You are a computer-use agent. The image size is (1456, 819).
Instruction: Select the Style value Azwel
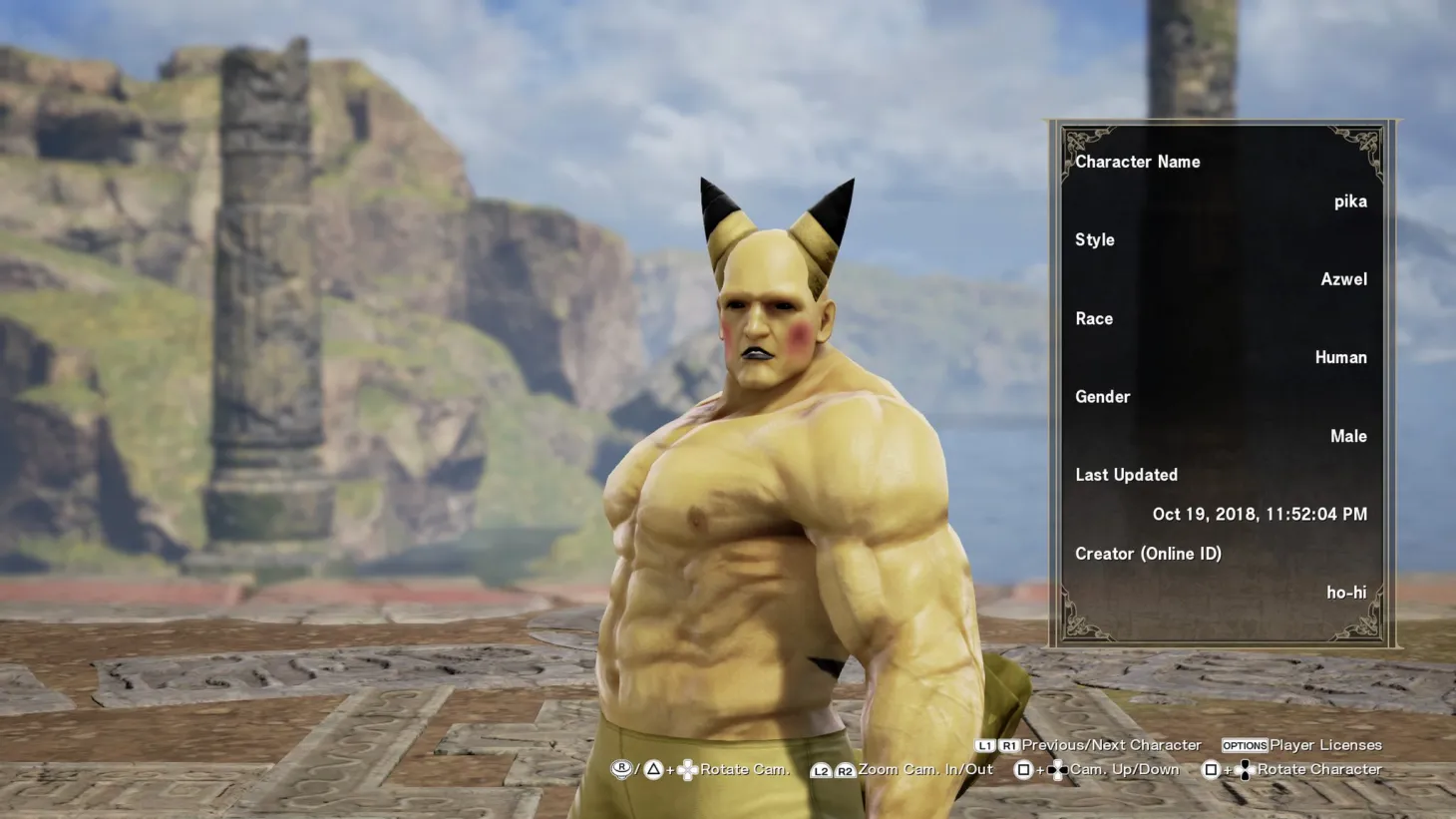[1344, 279]
